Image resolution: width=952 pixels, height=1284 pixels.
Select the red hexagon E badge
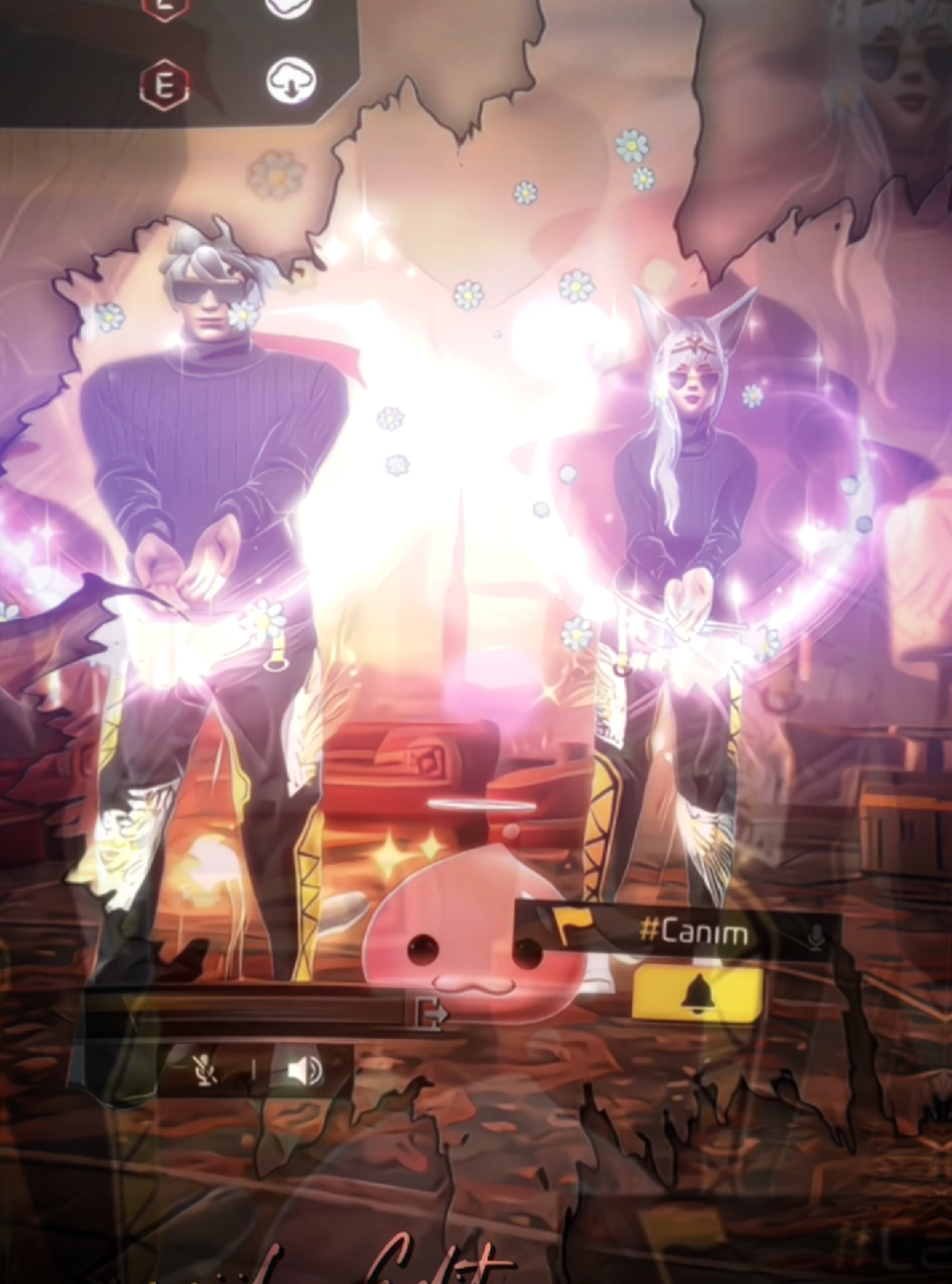click(x=165, y=86)
